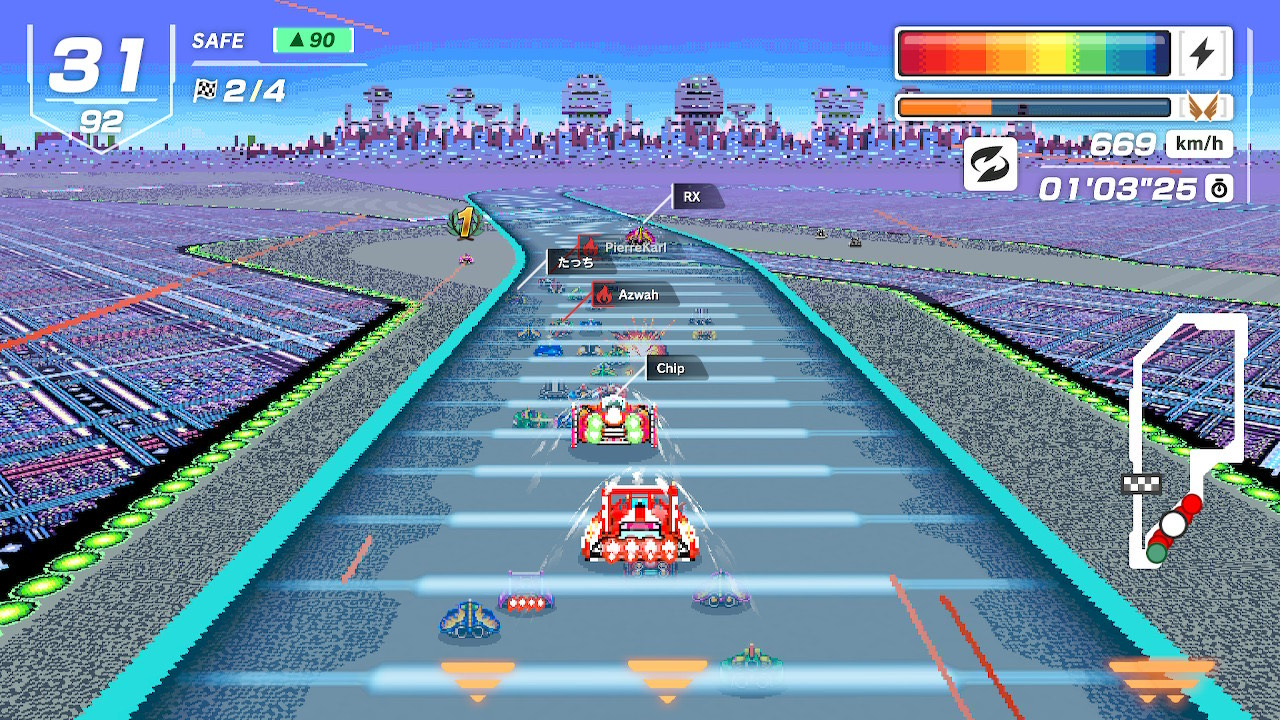The width and height of the screenshot is (1280, 720).
Task: Open the track minimap
Action: (1186, 440)
